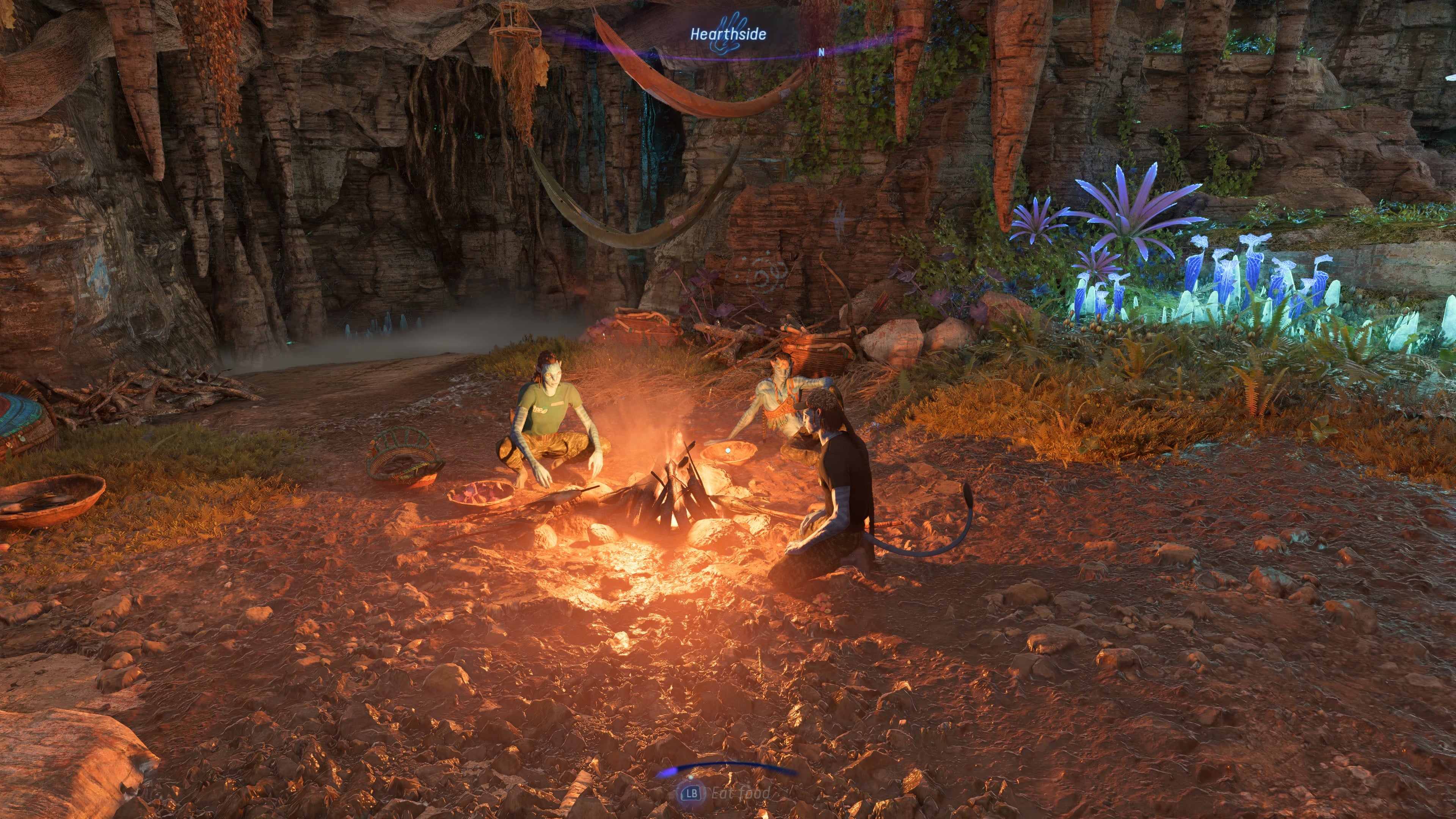This screenshot has height=819, width=1456.
Task: Click the N north indicator on compass
Action: [821, 52]
